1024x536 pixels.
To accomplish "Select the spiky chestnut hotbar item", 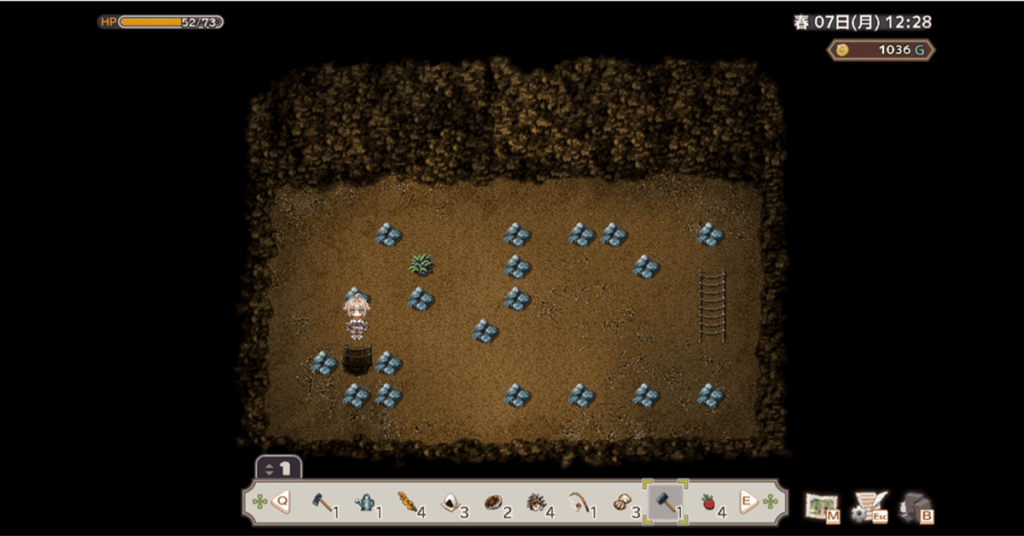I will coord(537,502).
